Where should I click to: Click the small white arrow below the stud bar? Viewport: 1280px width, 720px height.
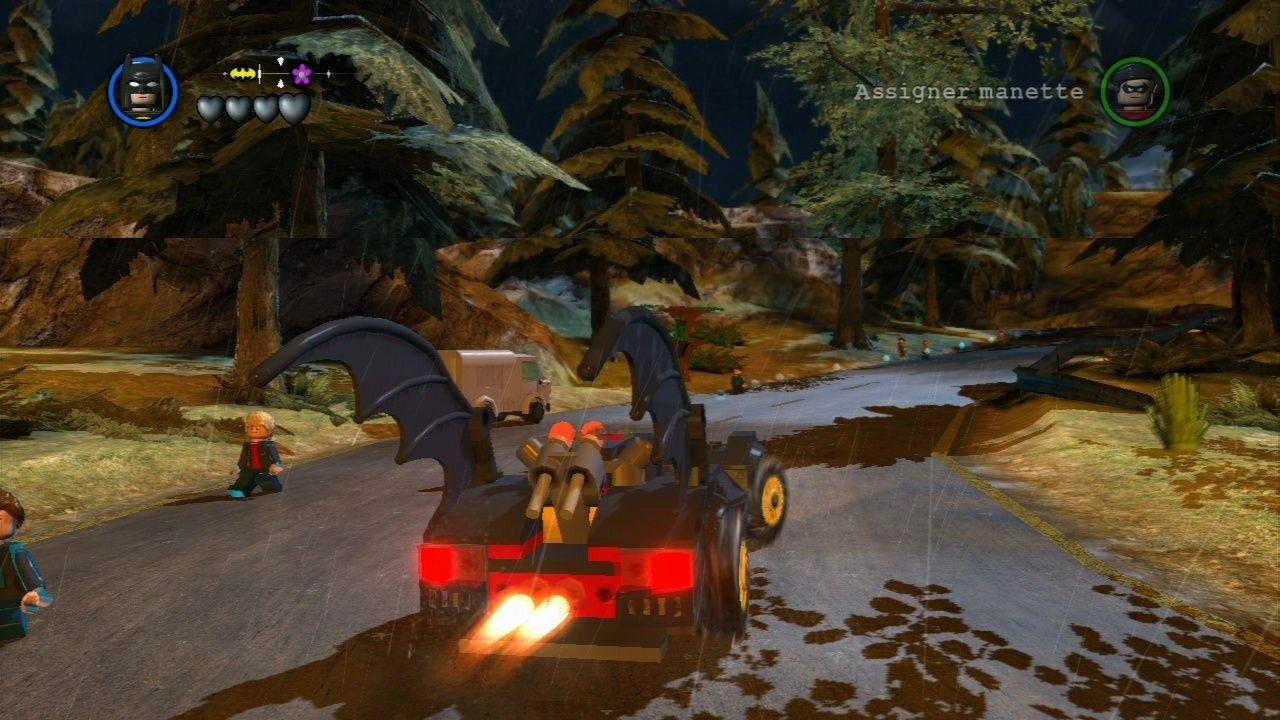click(280, 83)
